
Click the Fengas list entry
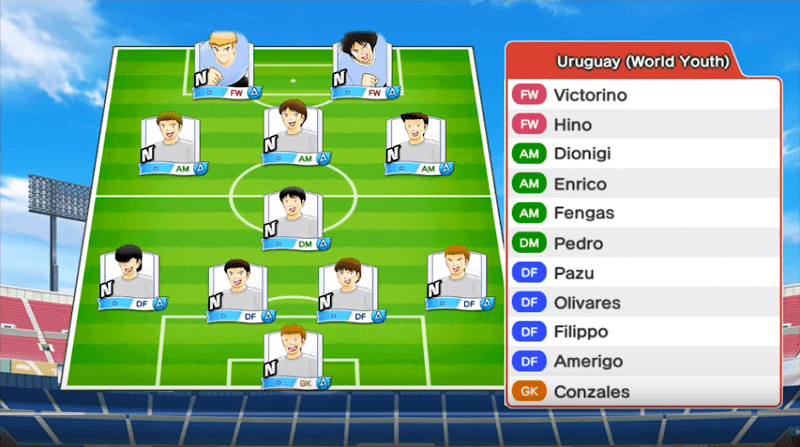tap(642, 213)
